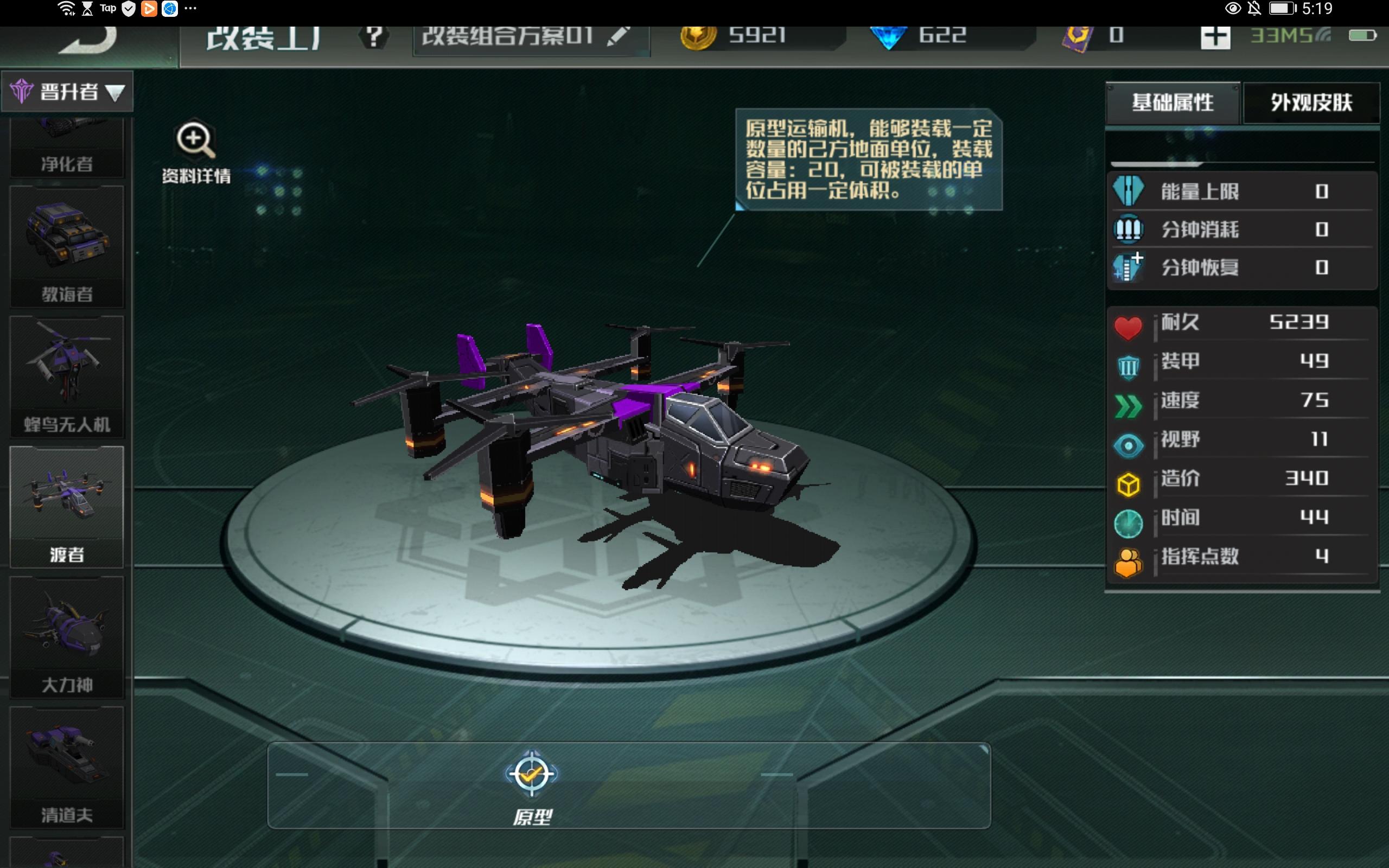The image size is (1389, 868).
Task: Go back with the return arrow
Action: coord(89,40)
